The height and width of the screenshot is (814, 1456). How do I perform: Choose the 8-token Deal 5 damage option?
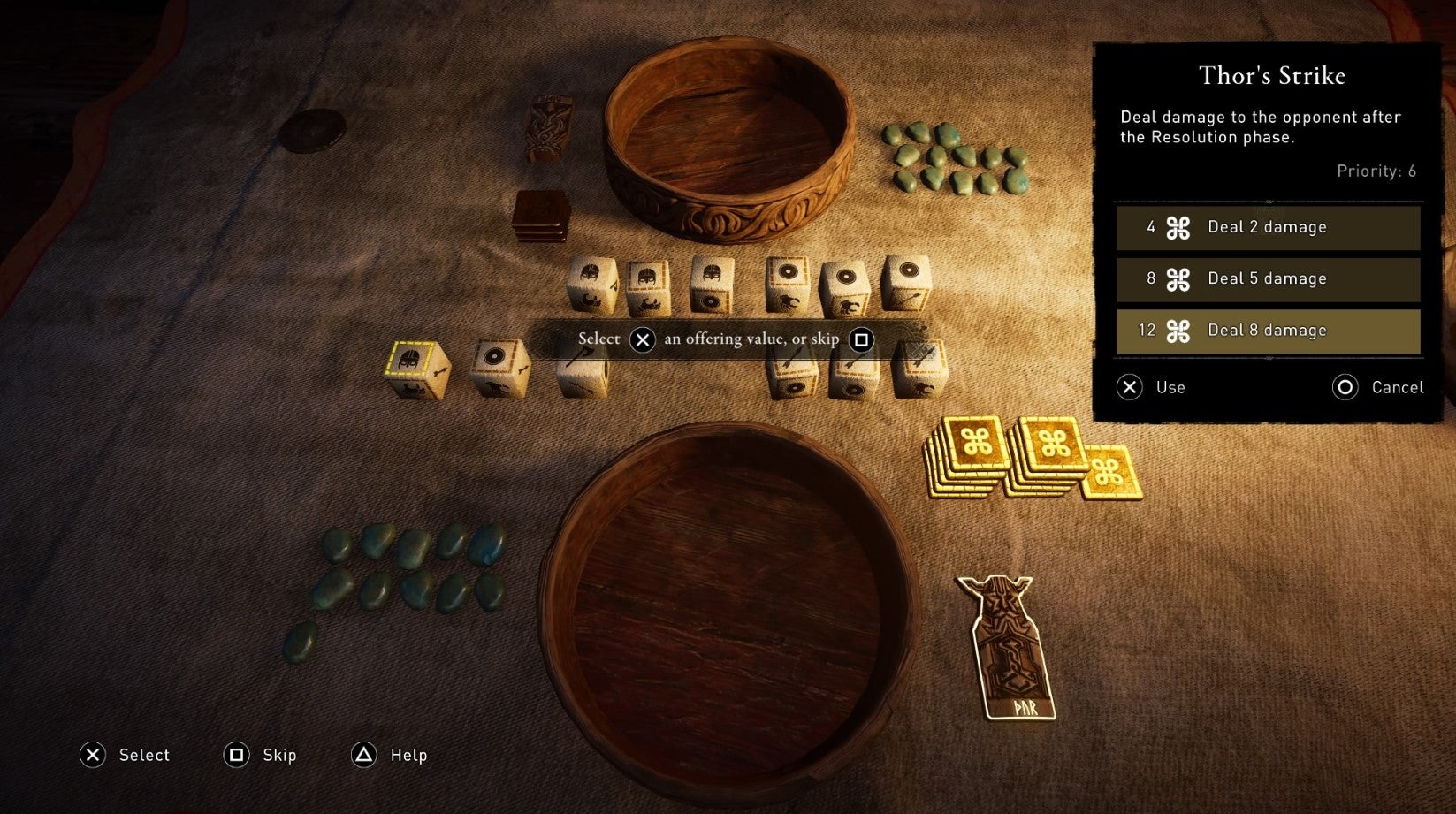tap(1267, 279)
